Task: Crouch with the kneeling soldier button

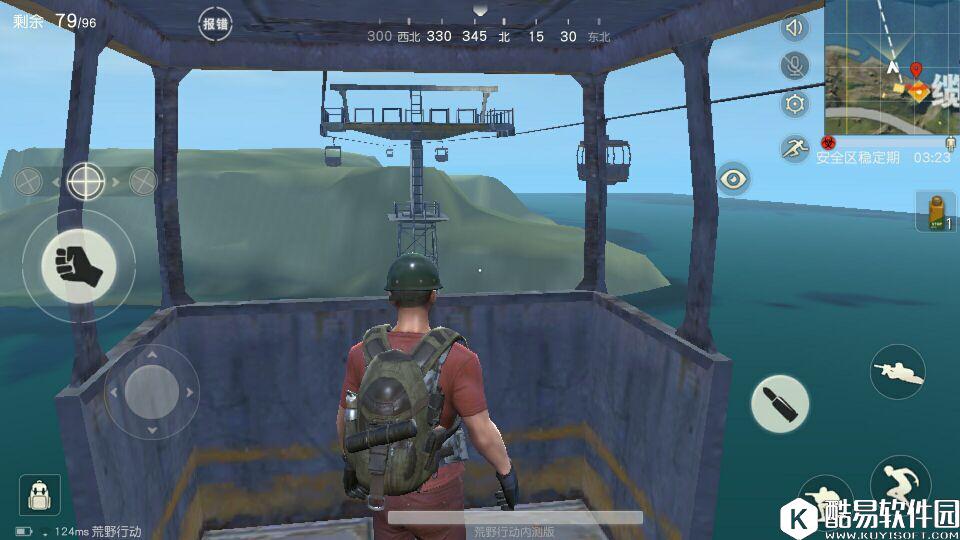Action: click(824, 500)
